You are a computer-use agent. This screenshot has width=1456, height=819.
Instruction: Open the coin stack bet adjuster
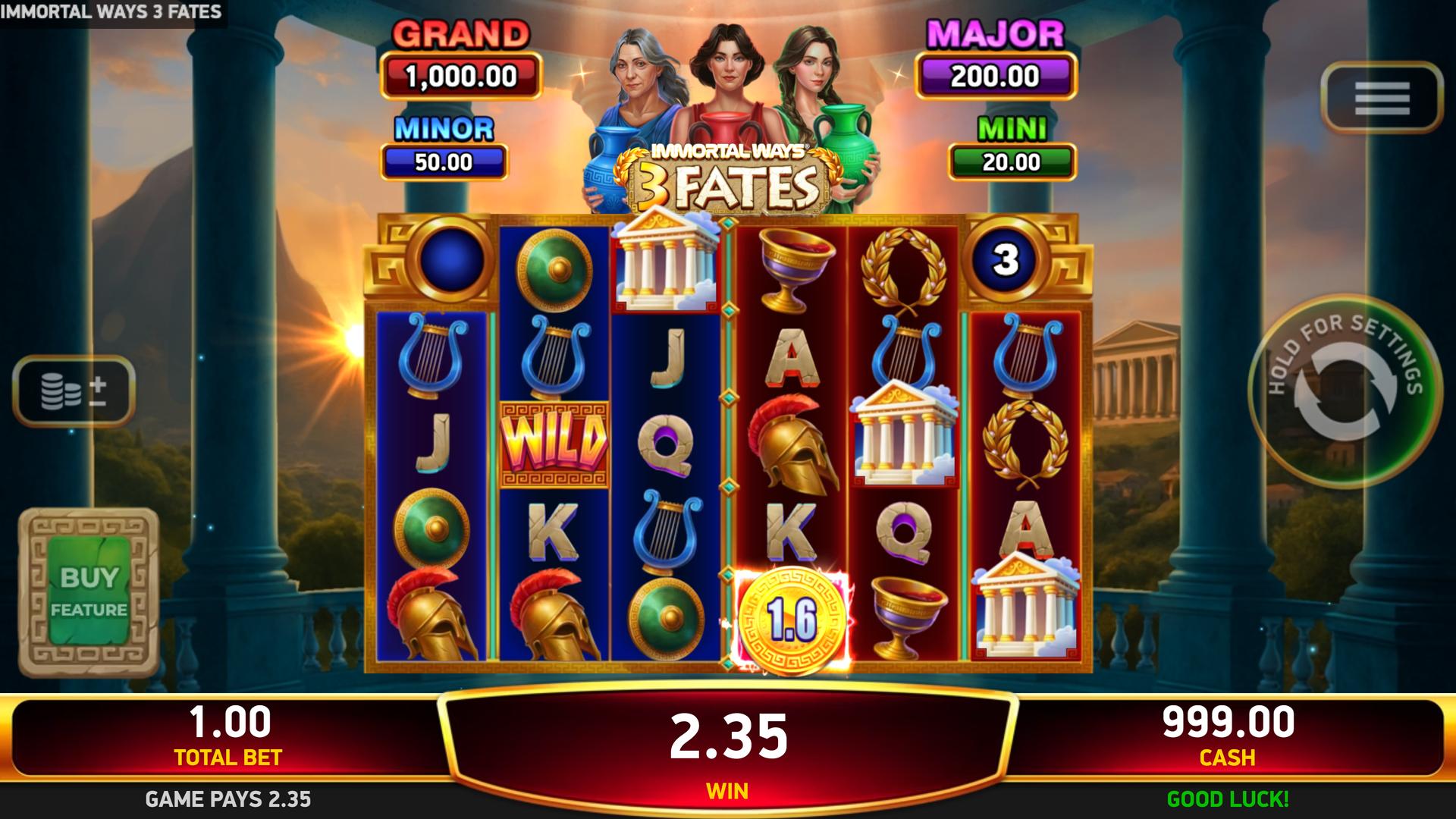[74, 391]
